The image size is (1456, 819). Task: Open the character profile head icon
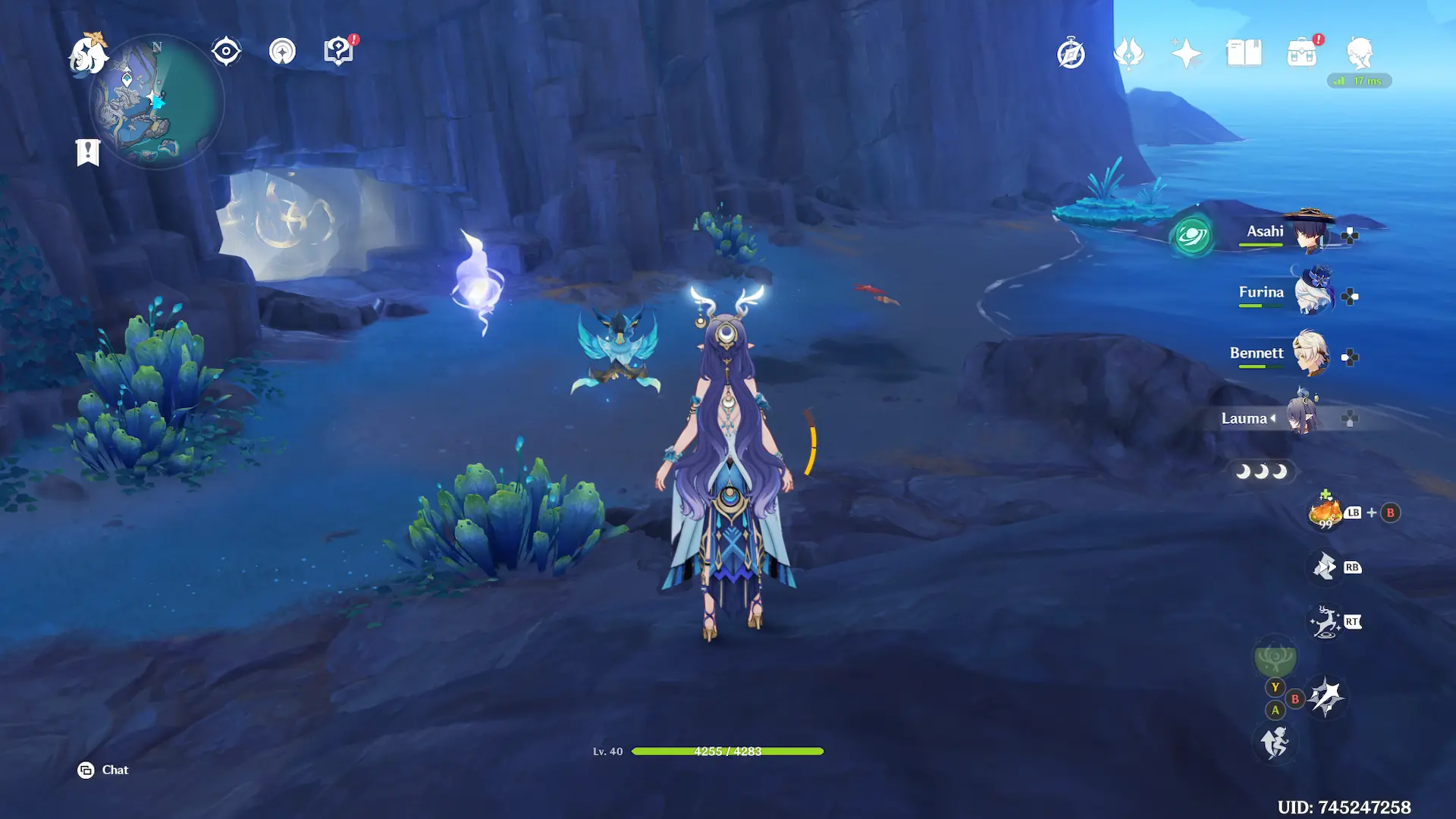coord(1359,54)
